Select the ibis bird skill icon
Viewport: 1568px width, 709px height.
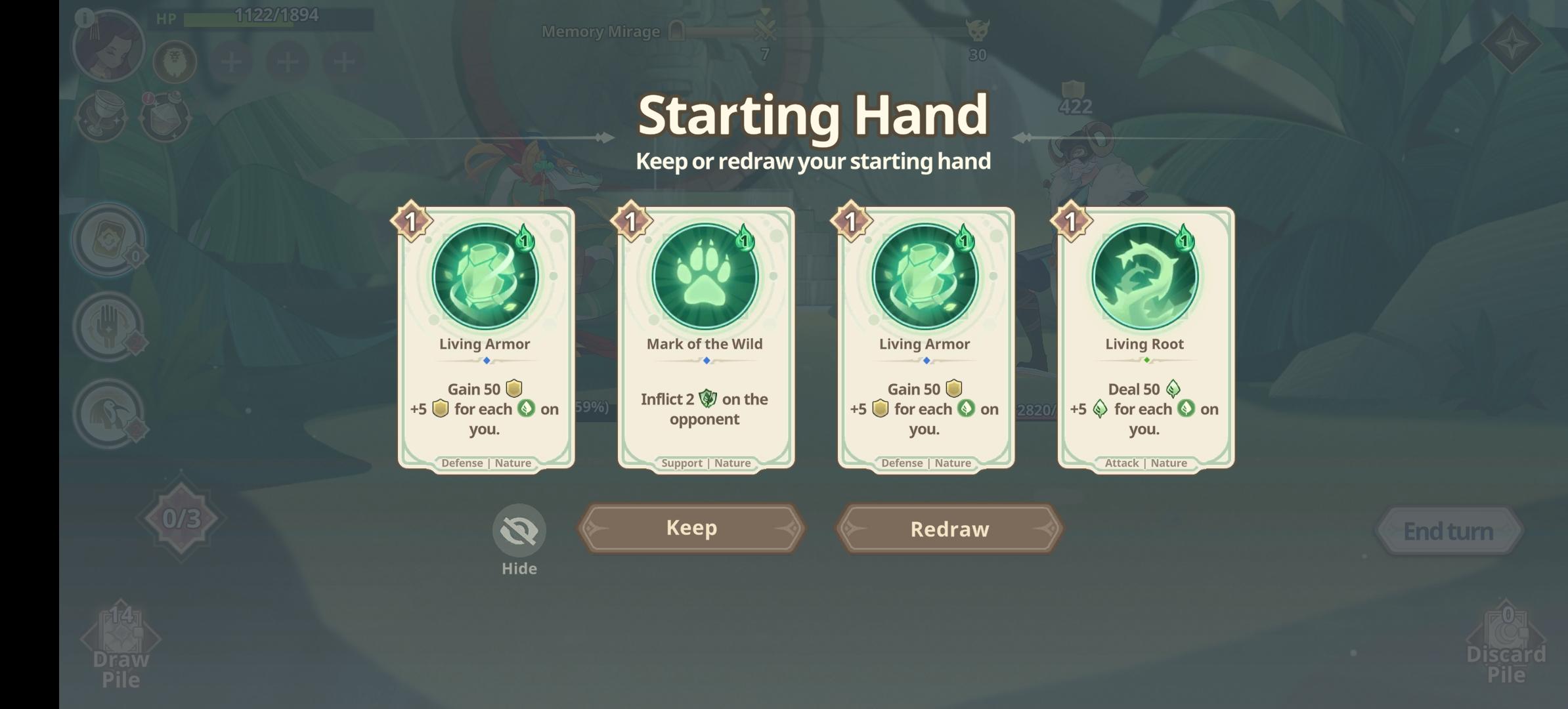click(109, 414)
